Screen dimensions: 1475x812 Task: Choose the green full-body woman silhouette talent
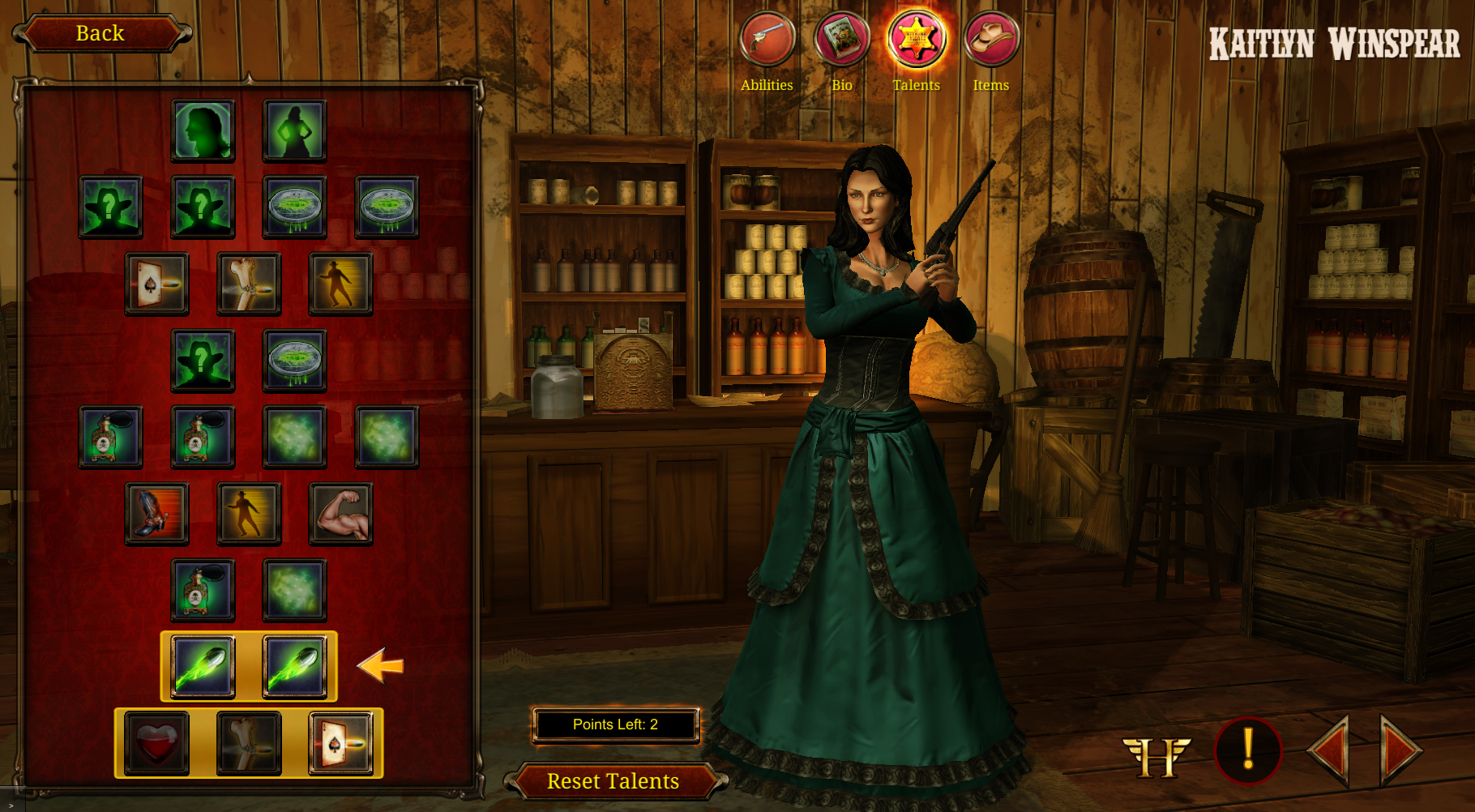pyautogui.click(x=295, y=130)
